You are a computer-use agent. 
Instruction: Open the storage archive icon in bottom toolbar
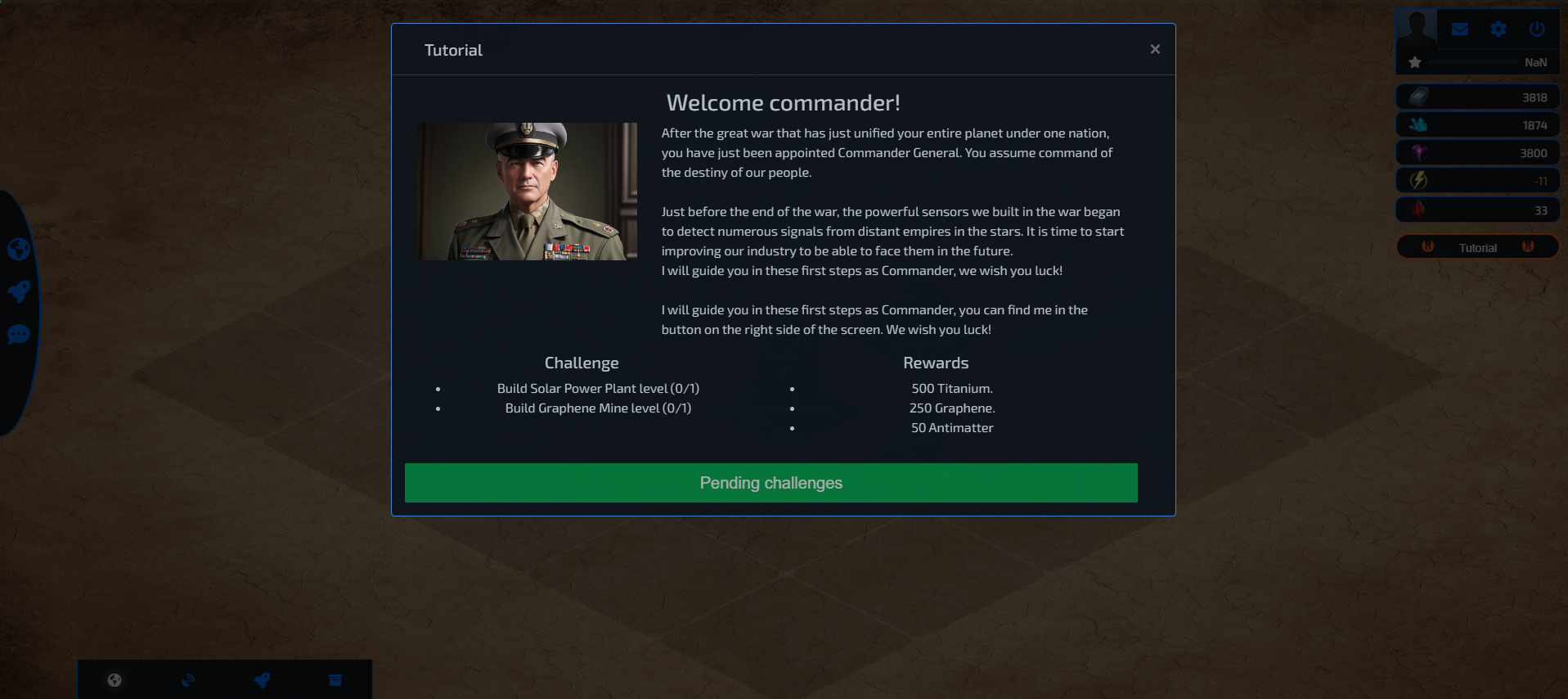[x=335, y=679]
